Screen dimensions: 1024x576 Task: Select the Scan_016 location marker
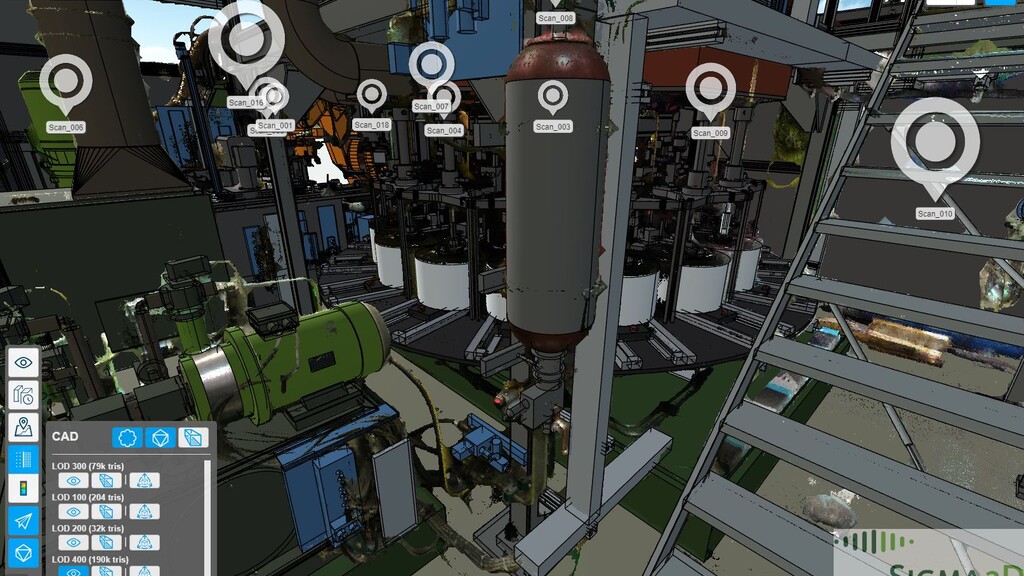click(x=240, y=39)
